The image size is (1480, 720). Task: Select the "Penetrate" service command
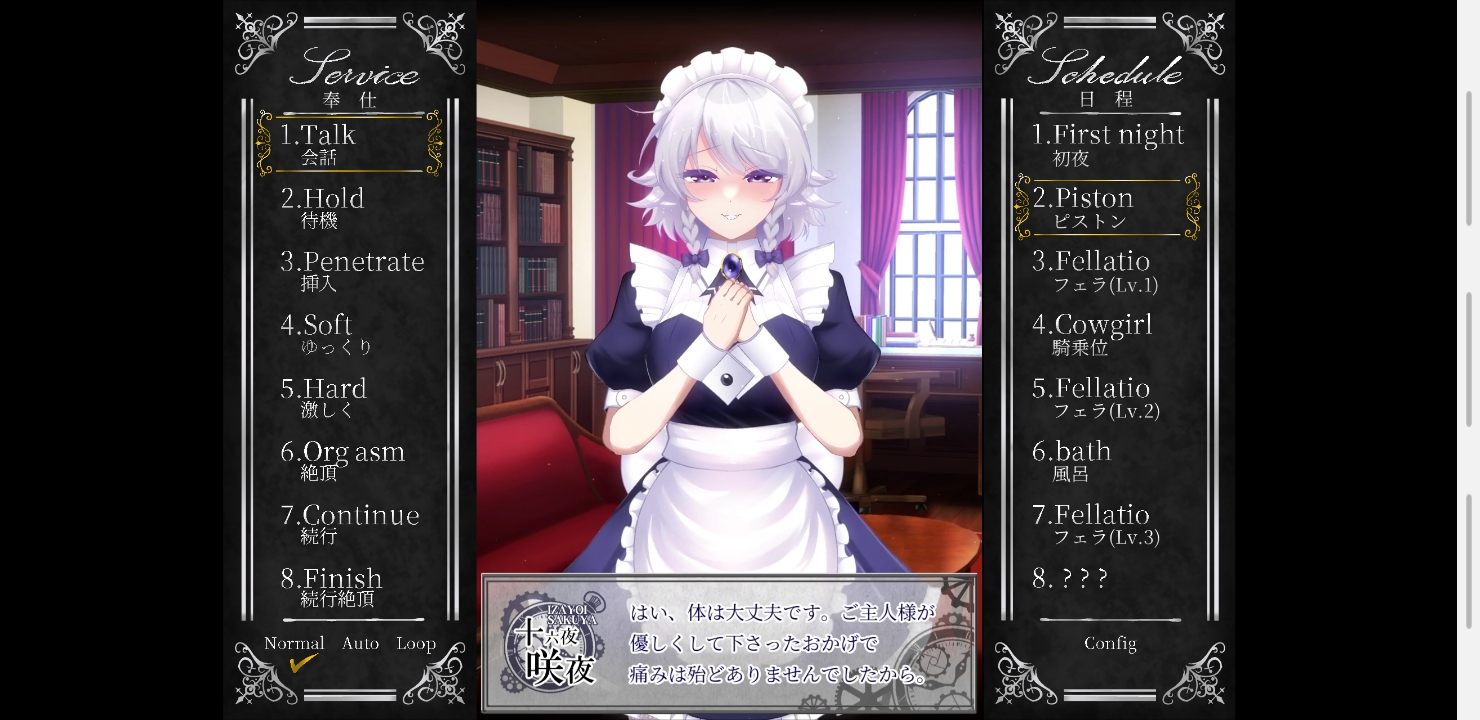[353, 262]
